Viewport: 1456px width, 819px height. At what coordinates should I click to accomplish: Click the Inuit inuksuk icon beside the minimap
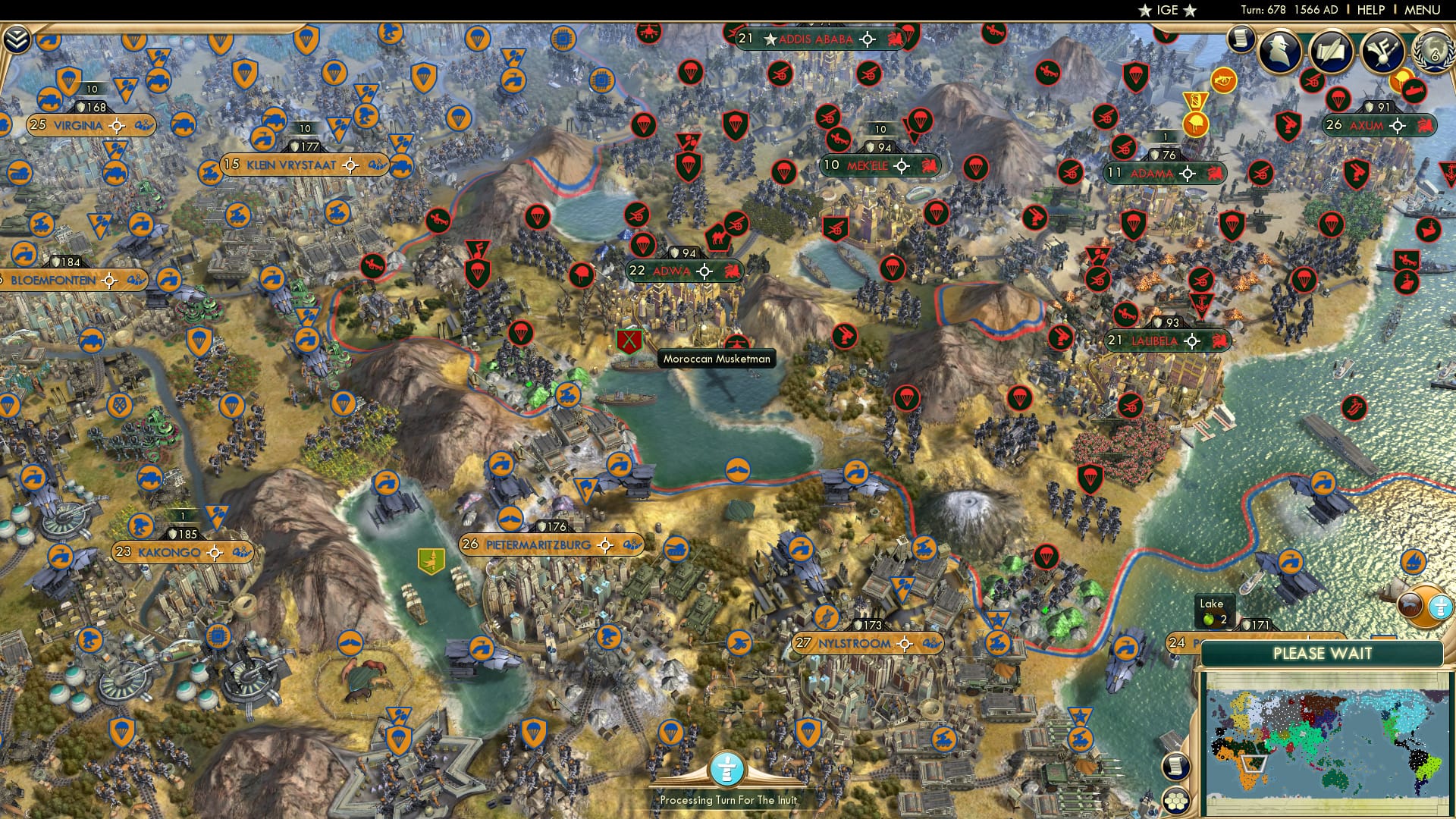[x=1440, y=606]
